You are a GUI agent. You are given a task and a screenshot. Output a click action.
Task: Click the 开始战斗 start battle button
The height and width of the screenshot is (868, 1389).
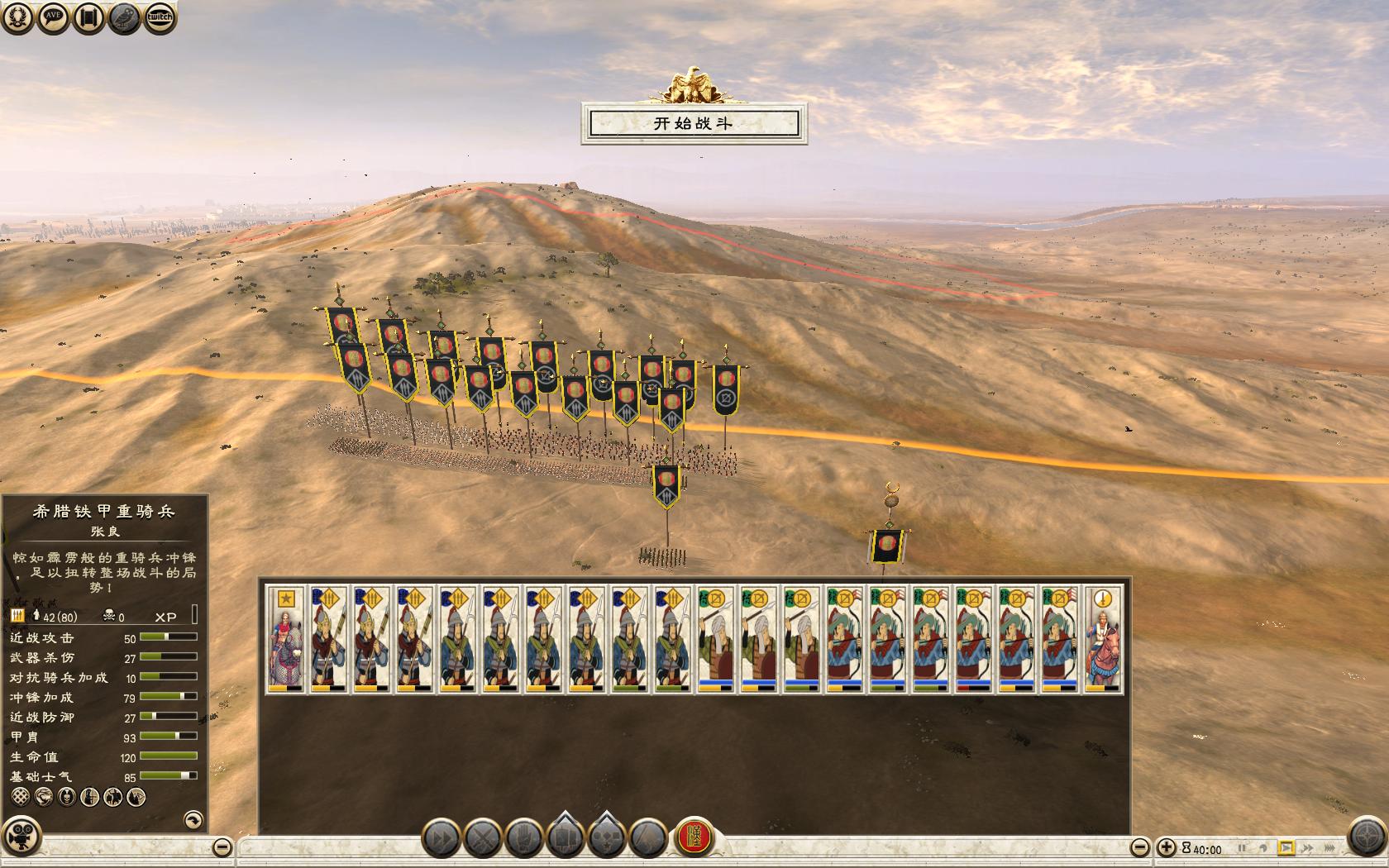click(x=694, y=124)
